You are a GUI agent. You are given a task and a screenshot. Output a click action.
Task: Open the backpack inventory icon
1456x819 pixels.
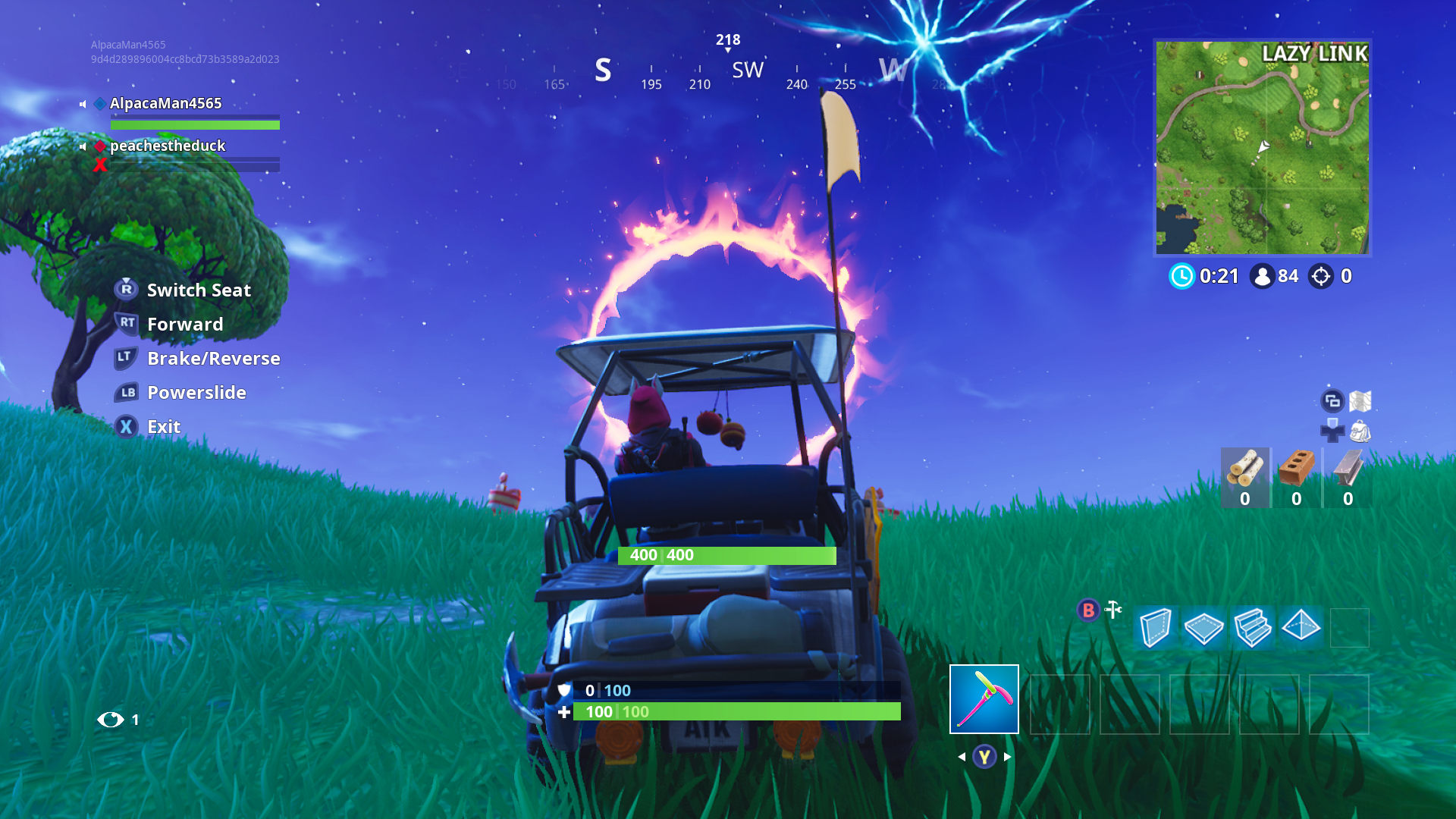point(1361,431)
